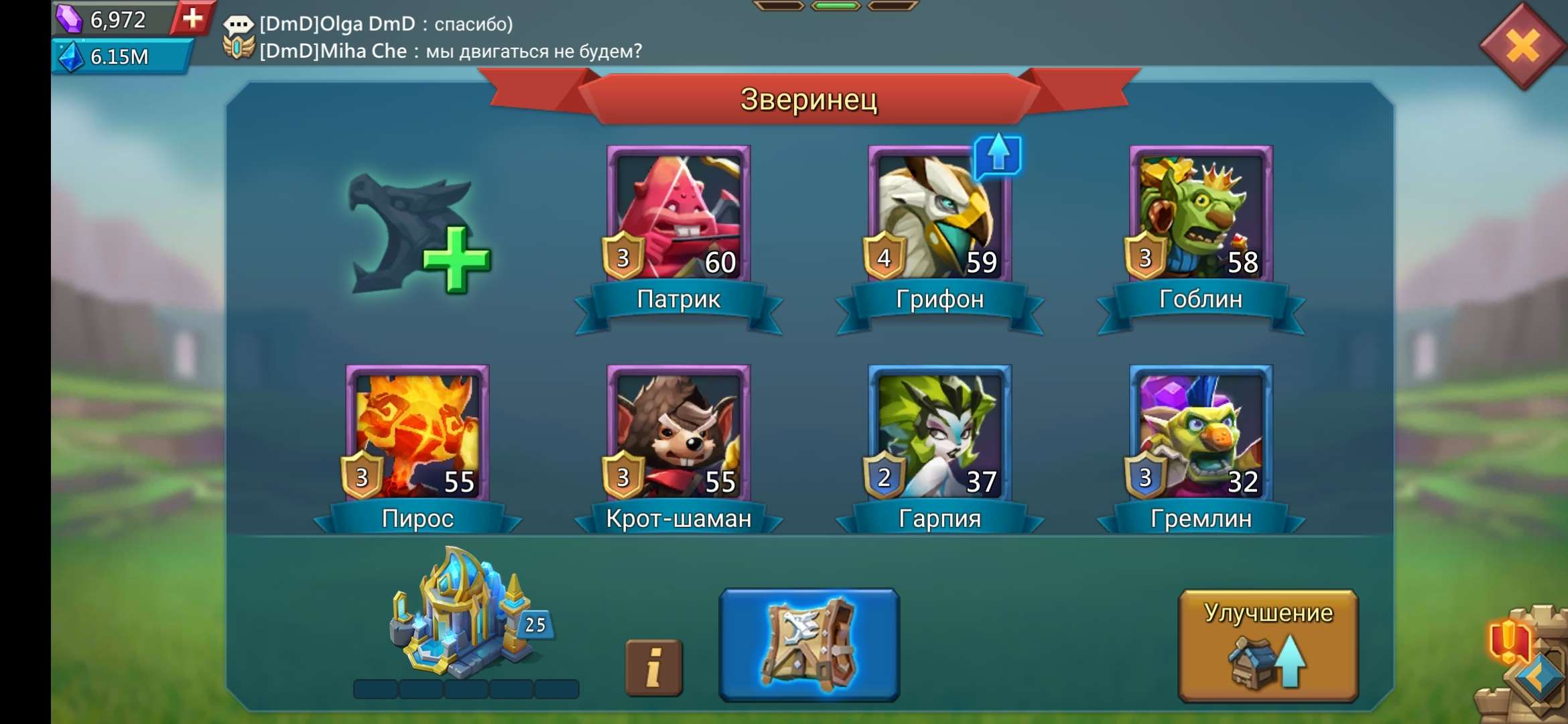Add gems with the red plus button
Screen dimensions: 1568x724
193,20
